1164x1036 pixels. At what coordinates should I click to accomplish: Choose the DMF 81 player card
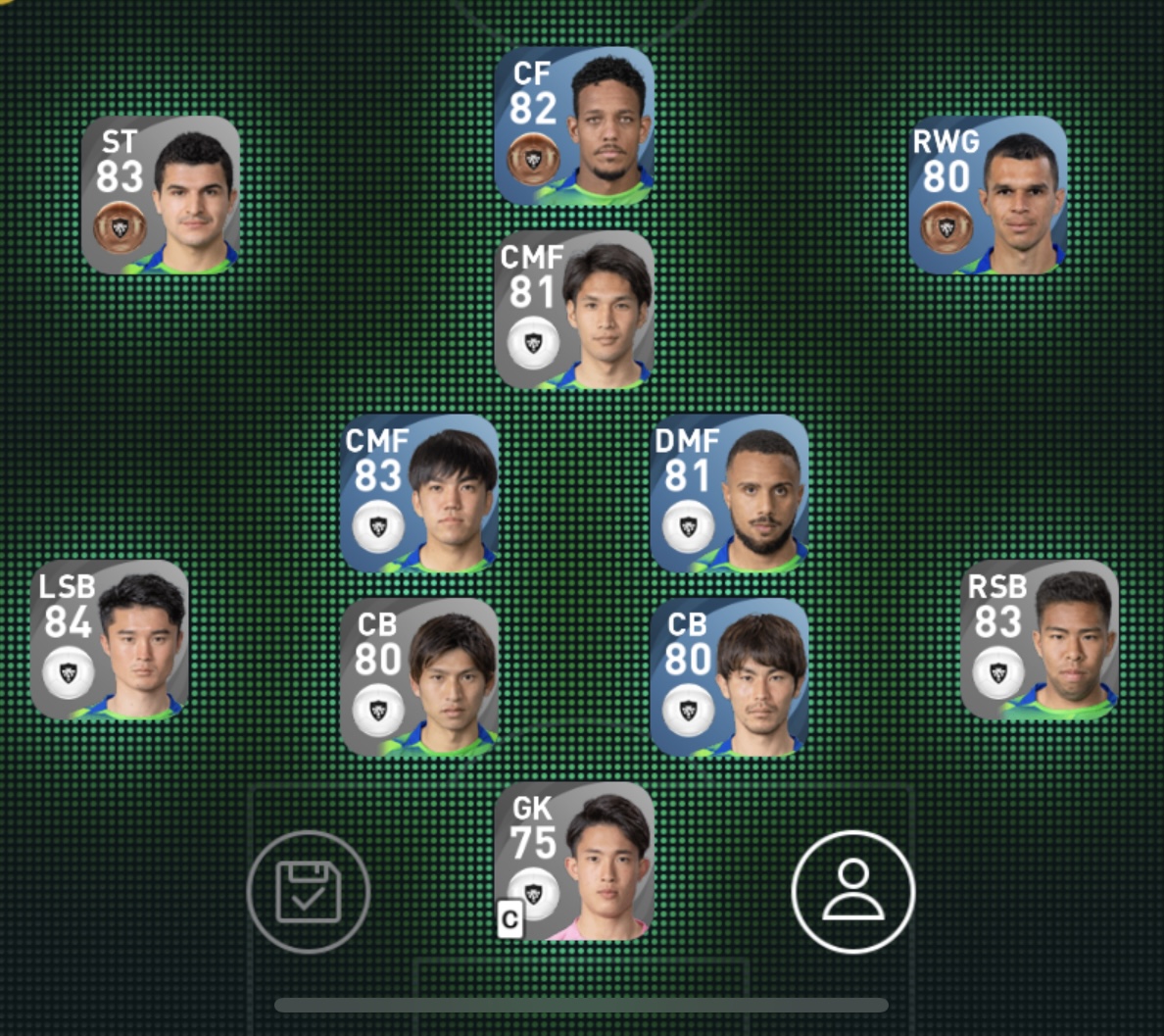point(729,494)
